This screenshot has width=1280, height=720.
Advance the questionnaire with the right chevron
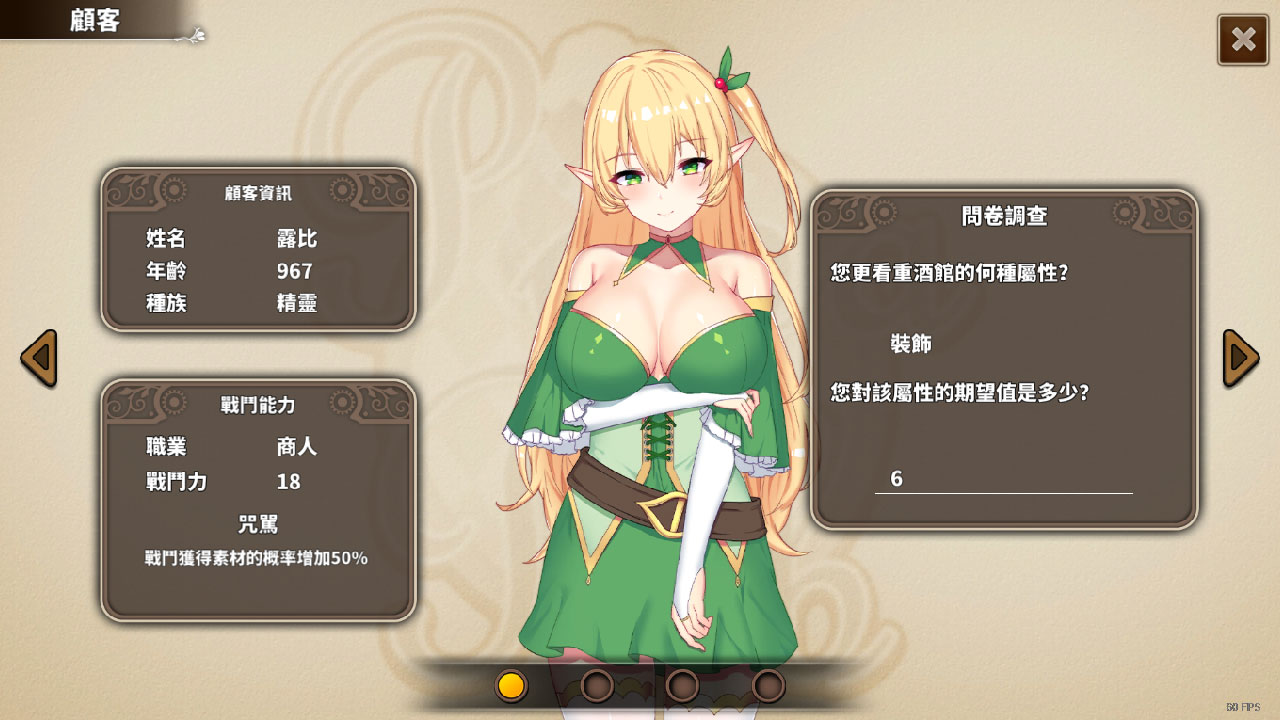pos(1241,357)
